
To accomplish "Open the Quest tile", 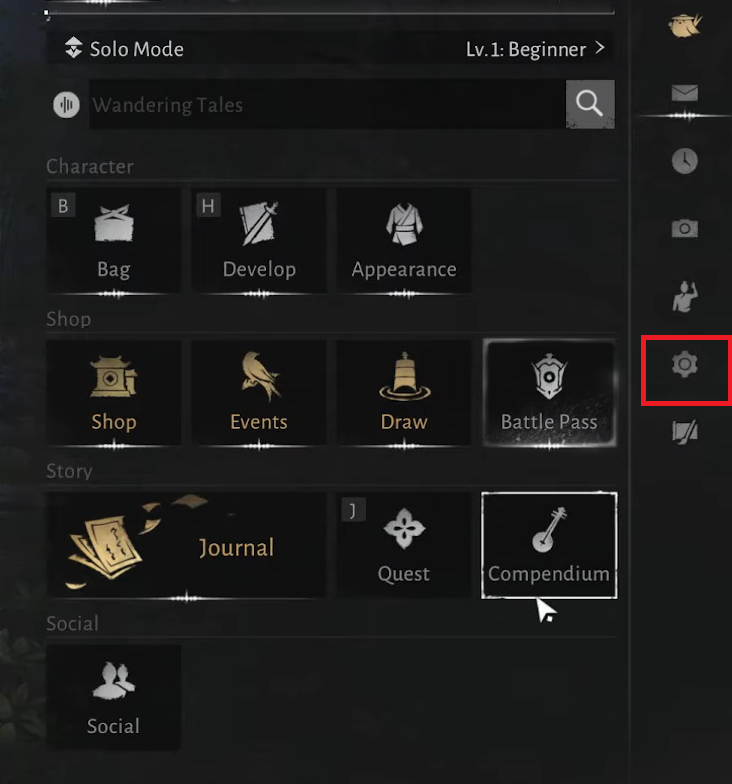I will click(404, 545).
